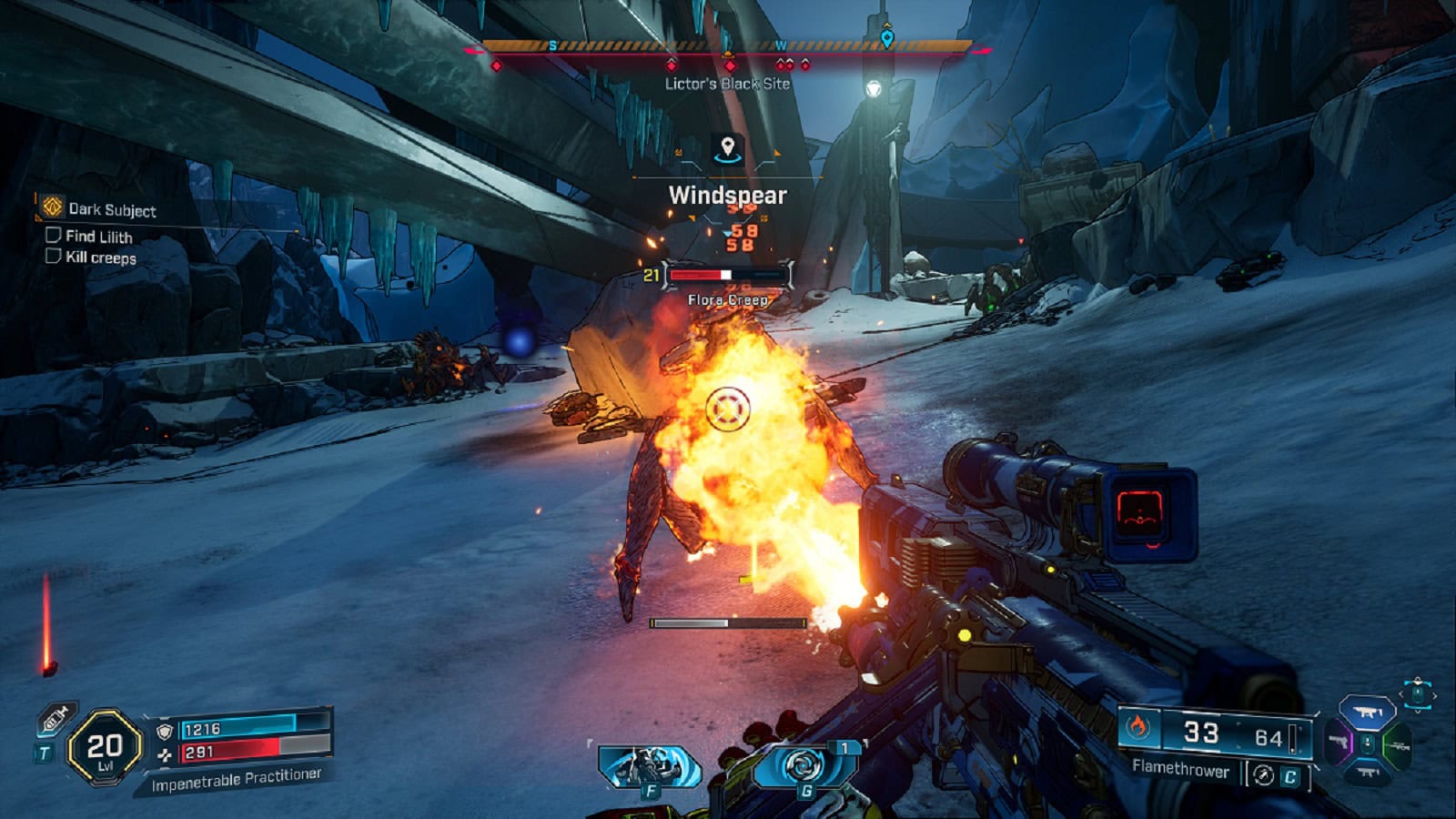The image size is (1456, 819).
Task: Click the blue objective marker on compass
Action: click(887, 38)
